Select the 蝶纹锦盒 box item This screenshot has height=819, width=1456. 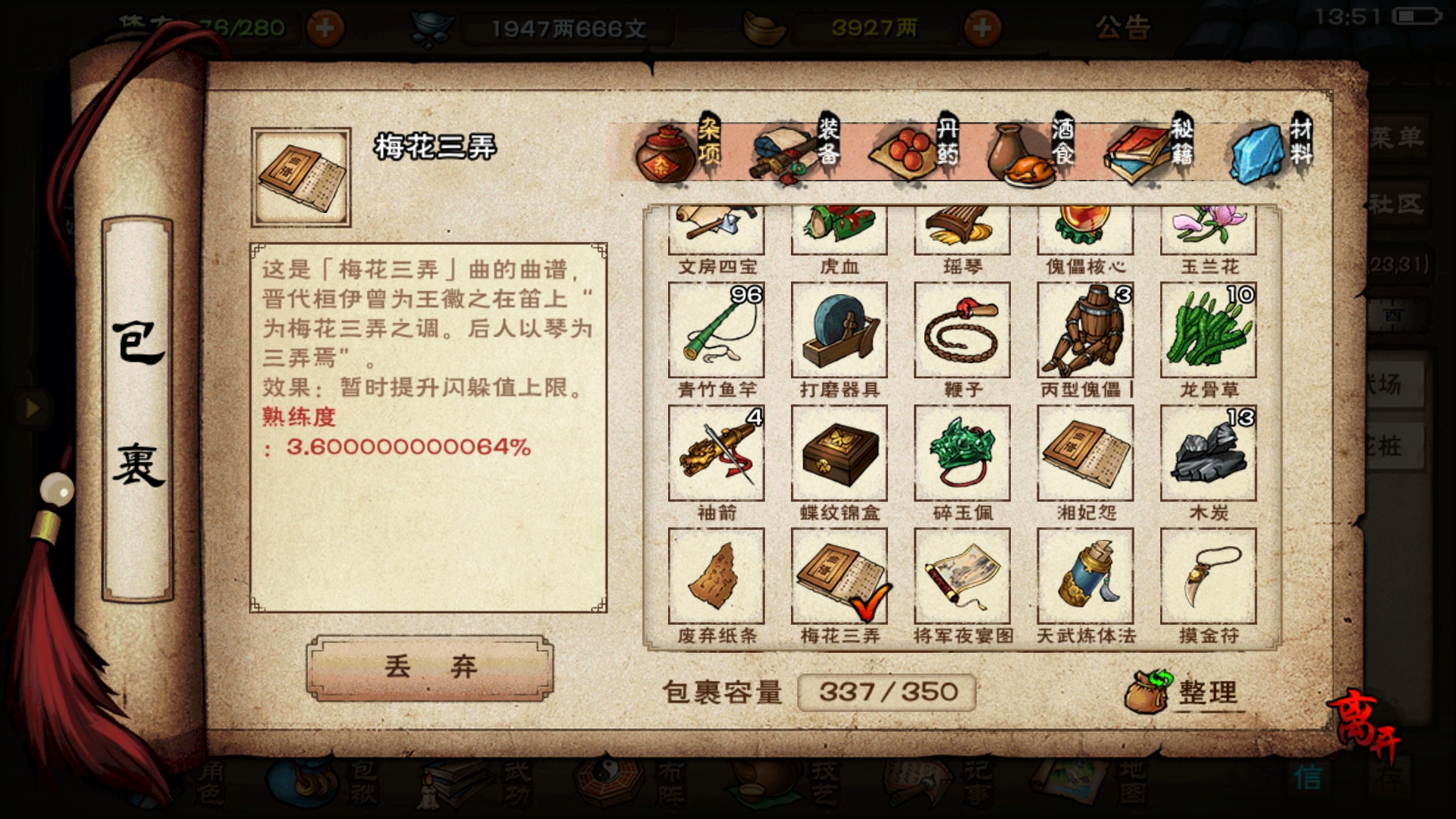click(839, 453)
